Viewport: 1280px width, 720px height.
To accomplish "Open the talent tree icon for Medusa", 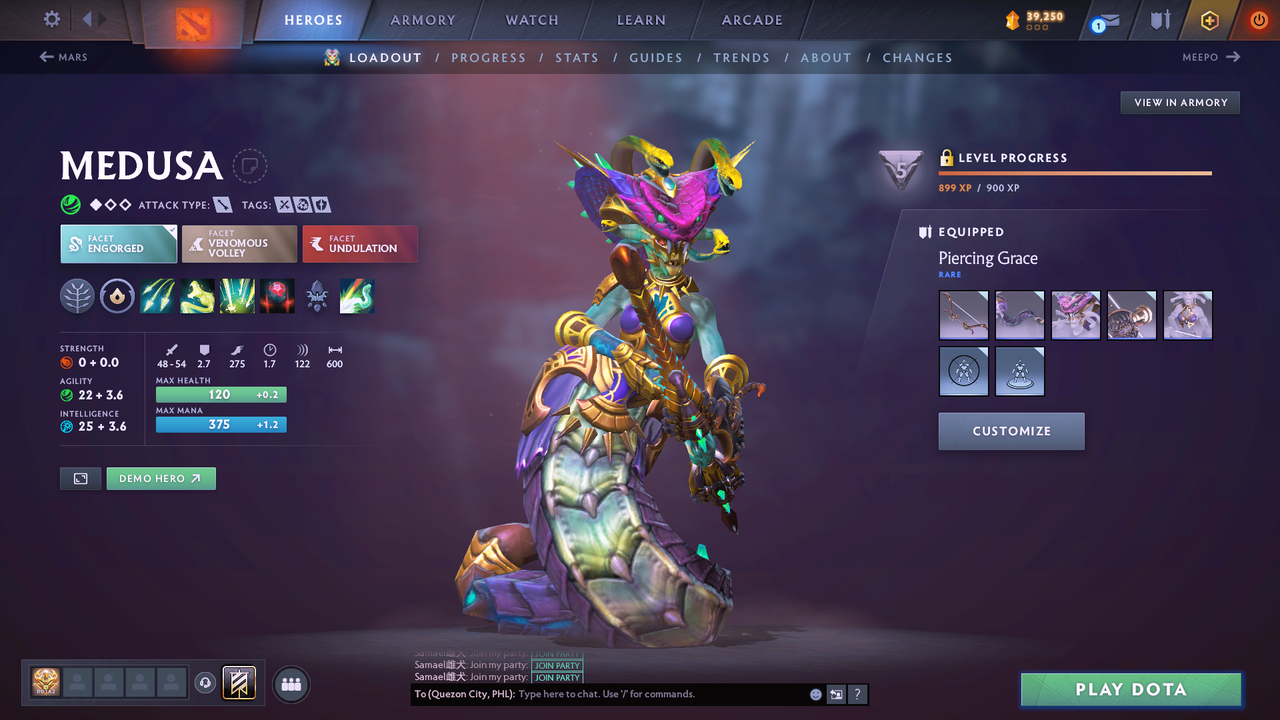I will pyautogui.click(x=77, y=296).
